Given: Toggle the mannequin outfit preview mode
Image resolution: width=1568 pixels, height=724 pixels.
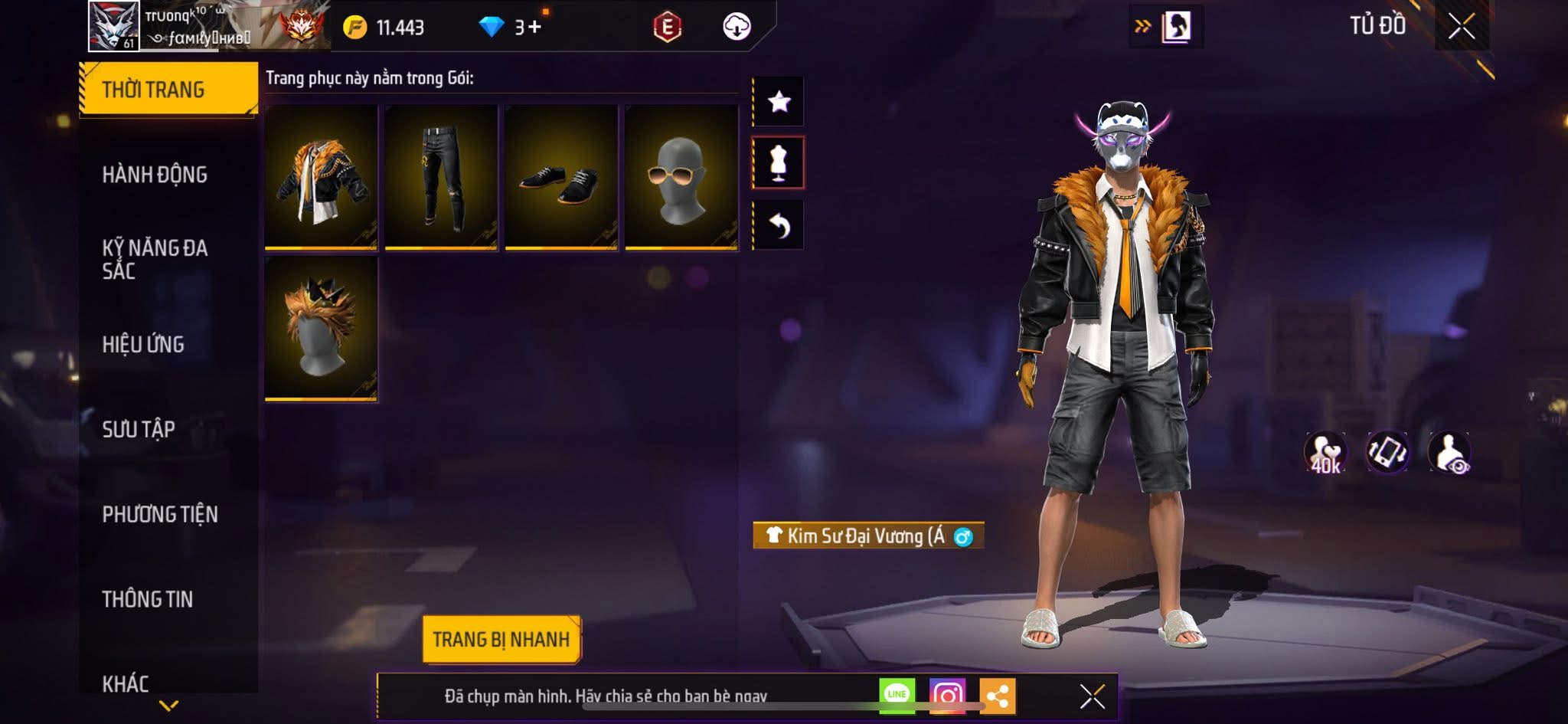Looking at the screenshot, I should click(779, 162).
